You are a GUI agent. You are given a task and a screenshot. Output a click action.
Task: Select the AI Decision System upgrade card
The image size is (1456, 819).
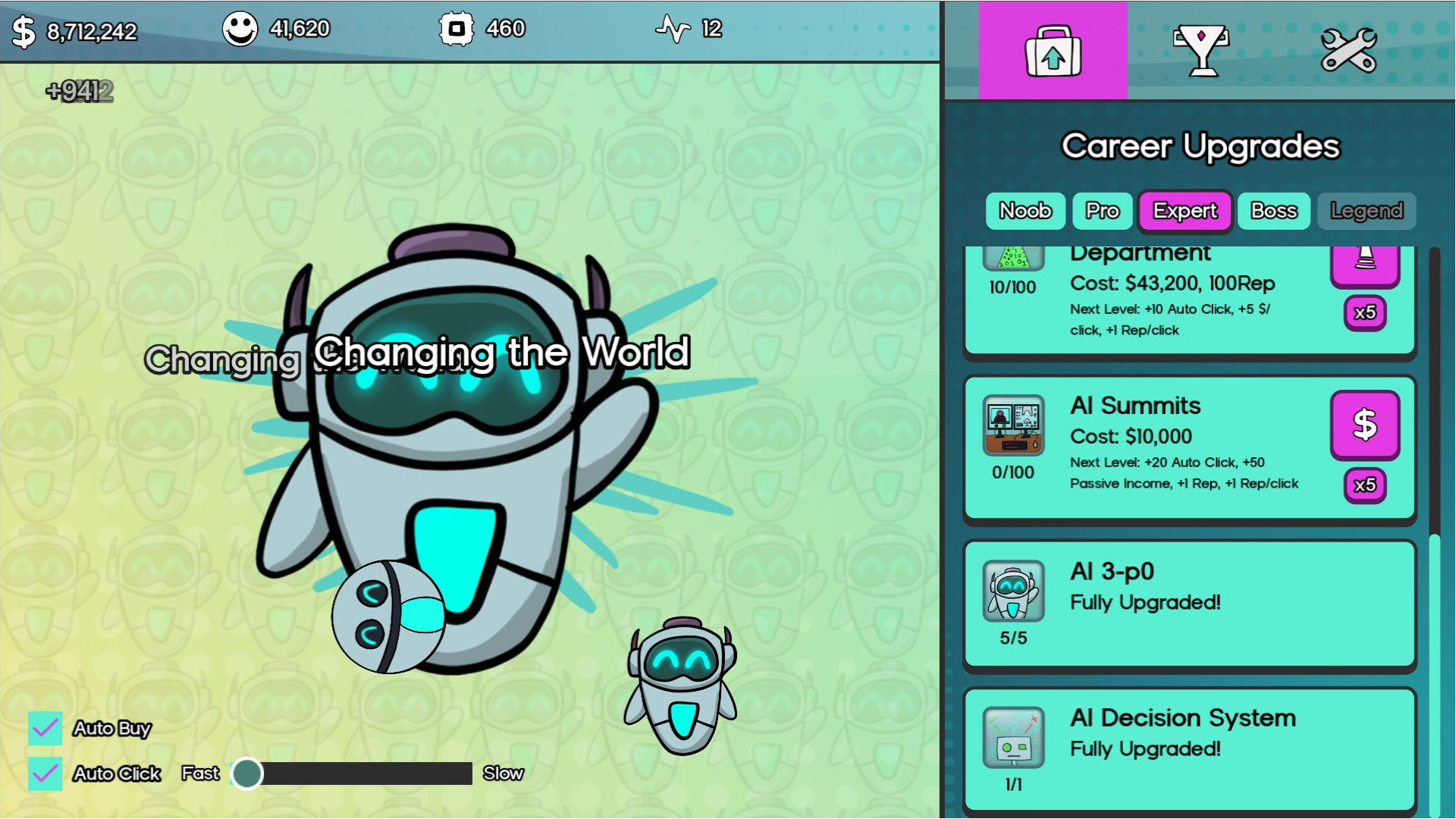[1189, 749]
